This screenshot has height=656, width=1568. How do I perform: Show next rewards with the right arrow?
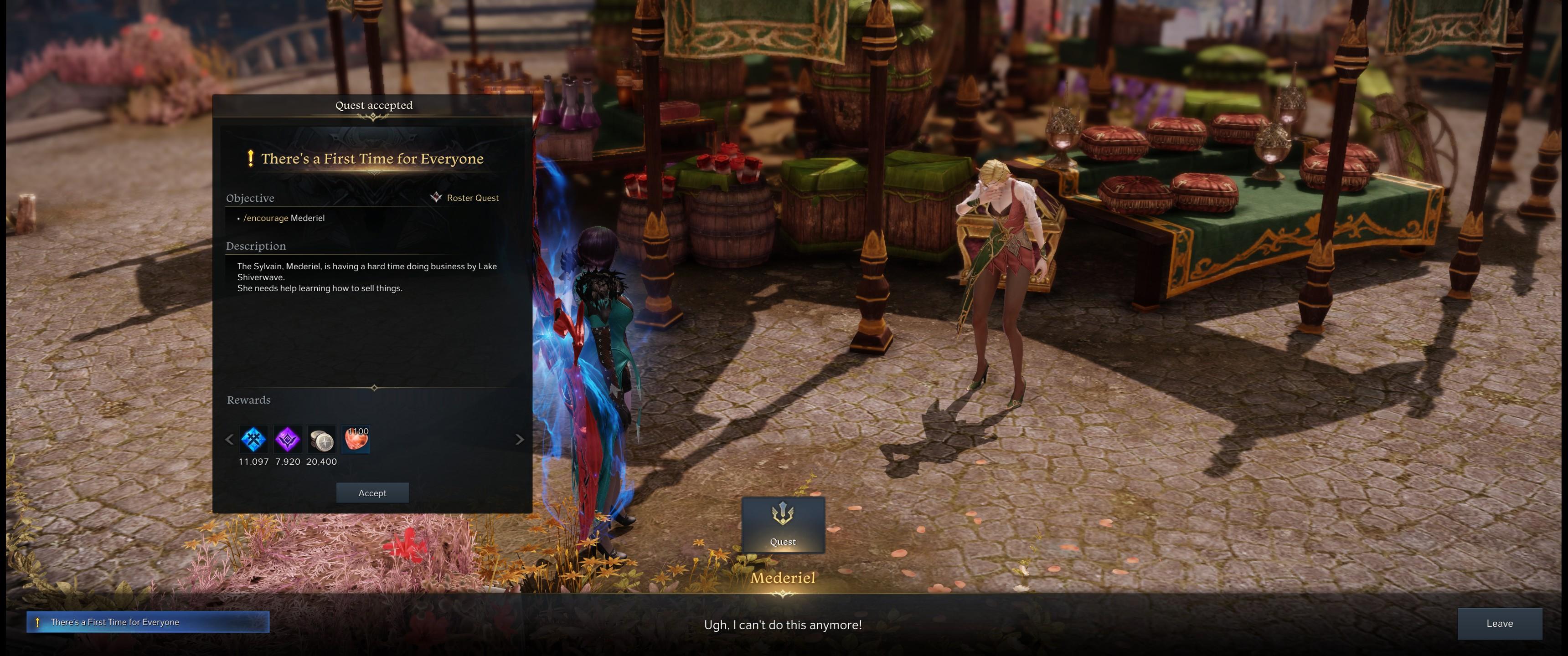[519, 439]
